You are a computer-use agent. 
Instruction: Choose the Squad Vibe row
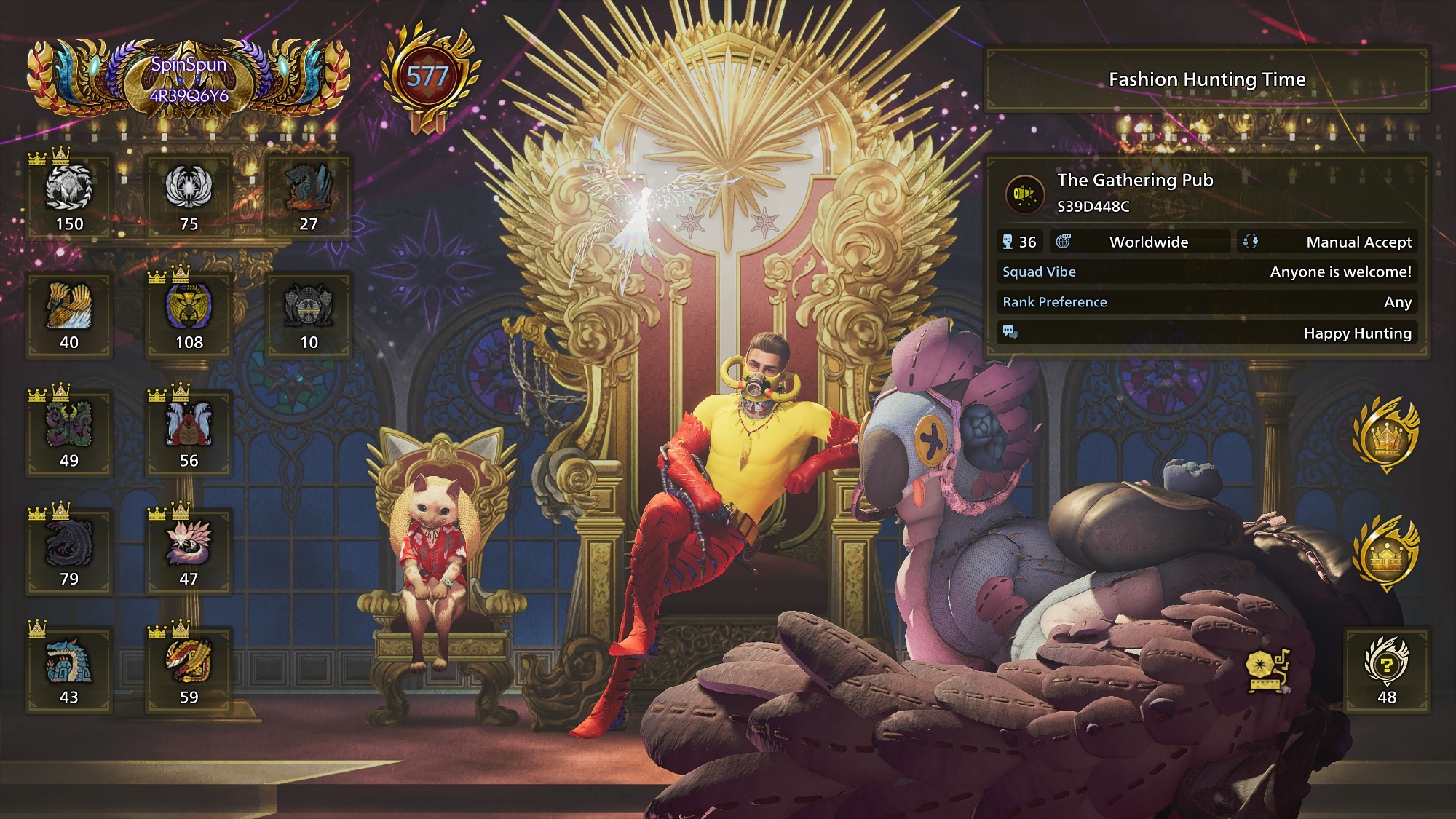(1206, 272)
